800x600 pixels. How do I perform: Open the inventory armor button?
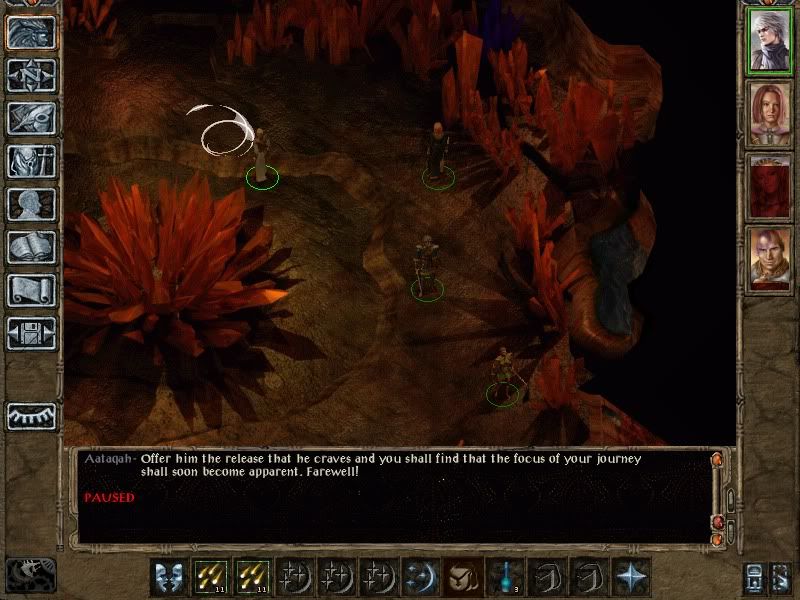[x=31, y=161]
